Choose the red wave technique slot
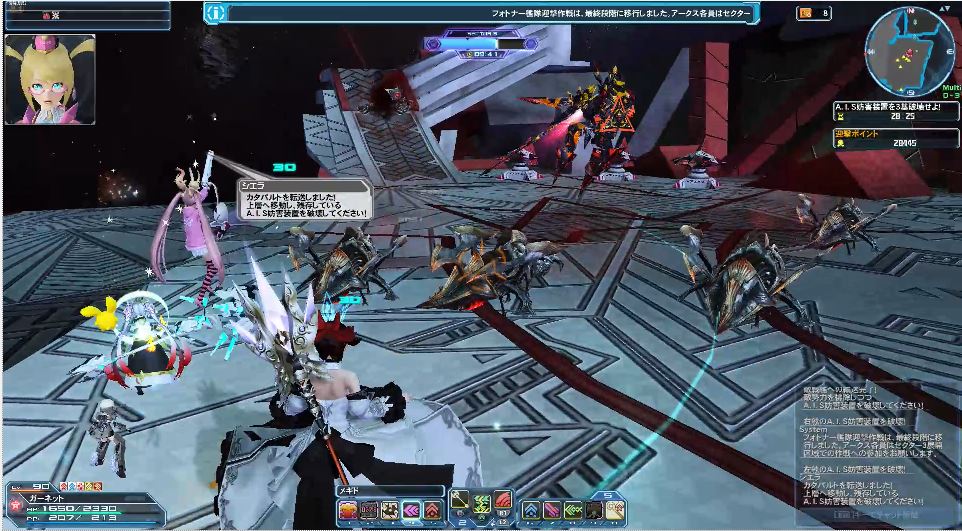The width and height of the screenshot is (962, 531). [x=503, y=498]
